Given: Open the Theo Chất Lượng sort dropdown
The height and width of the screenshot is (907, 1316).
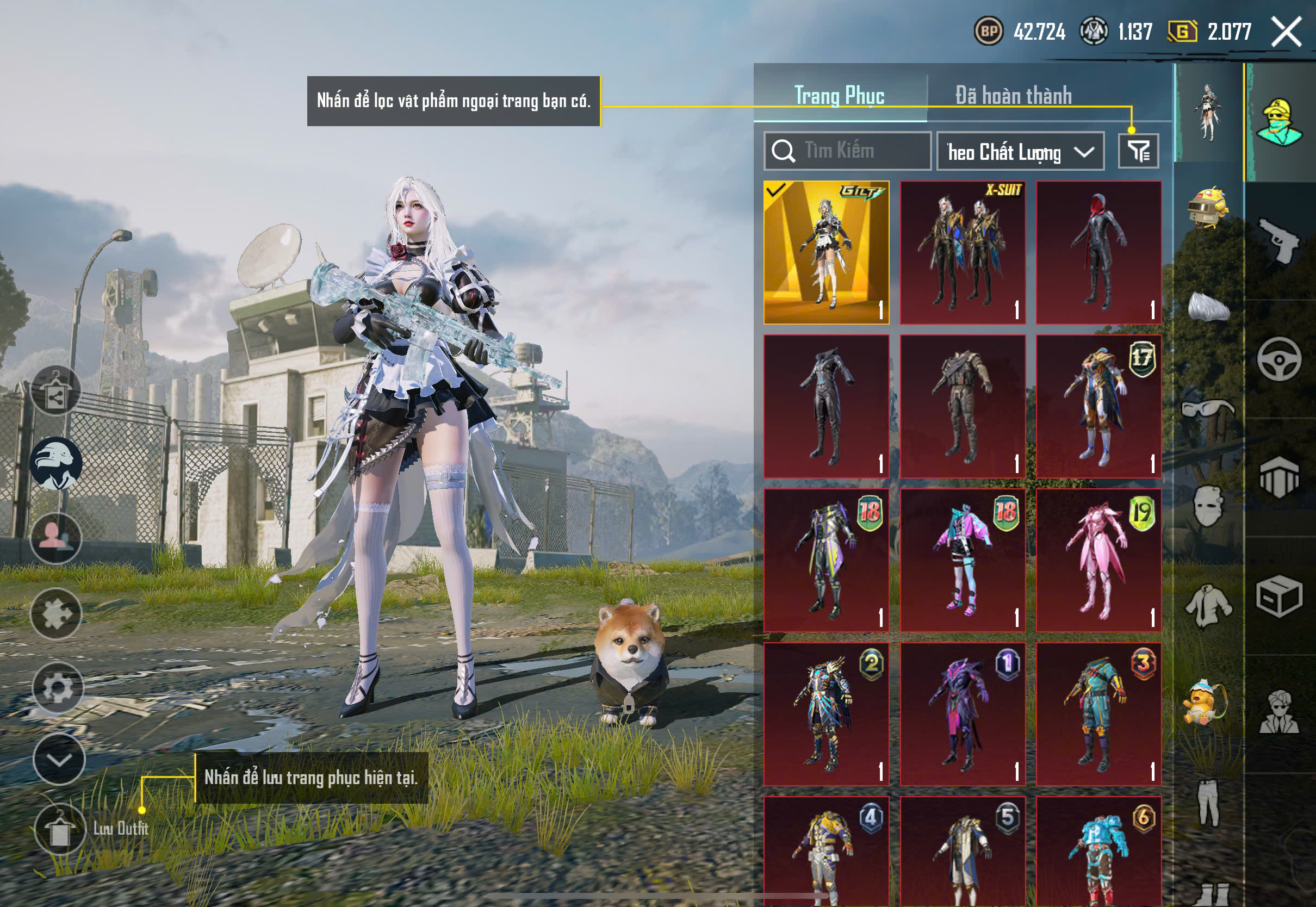Looking at the screenshot, I should click(1020, 152).
